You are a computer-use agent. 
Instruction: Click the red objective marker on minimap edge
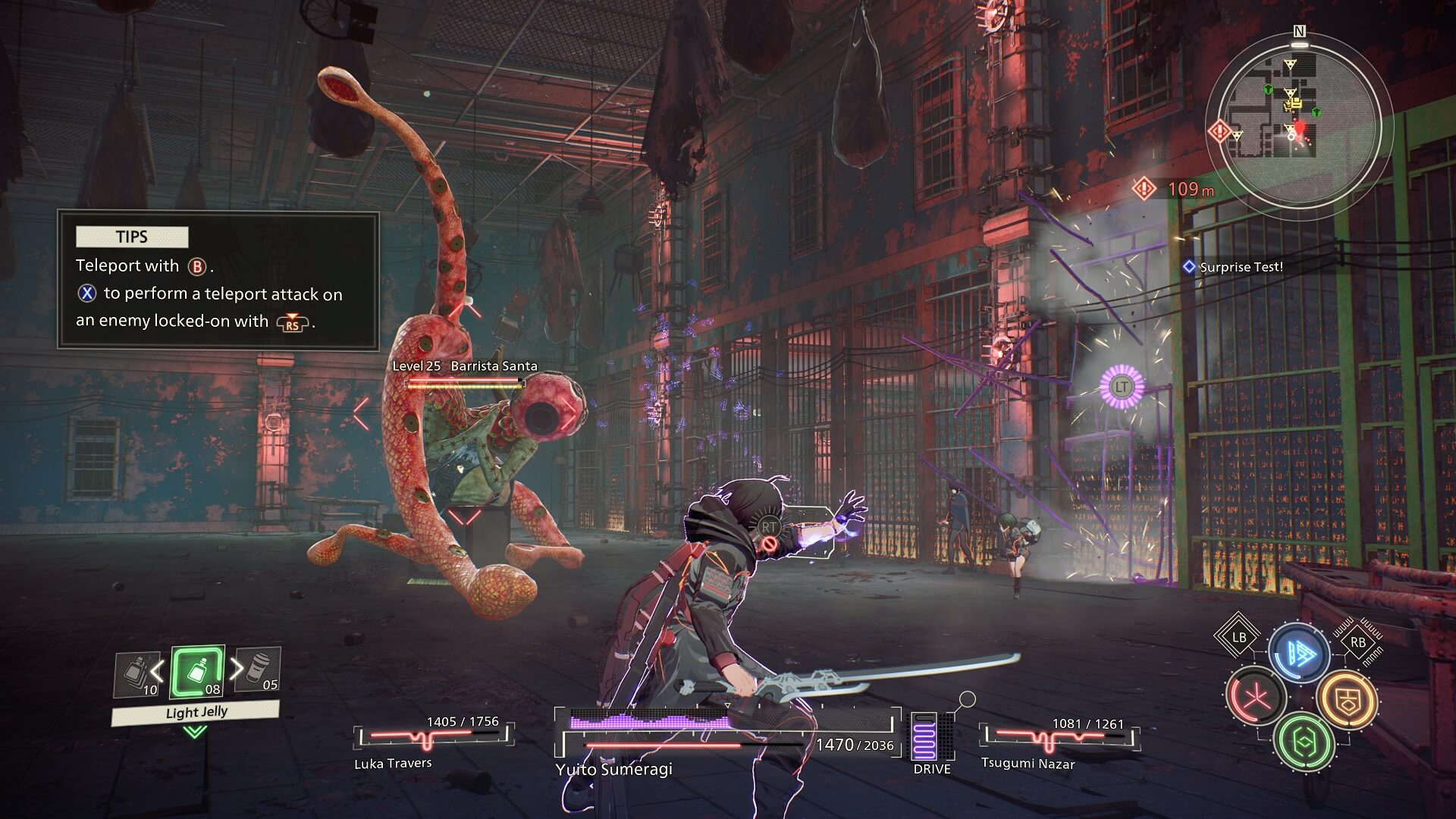pos(1219,131)
